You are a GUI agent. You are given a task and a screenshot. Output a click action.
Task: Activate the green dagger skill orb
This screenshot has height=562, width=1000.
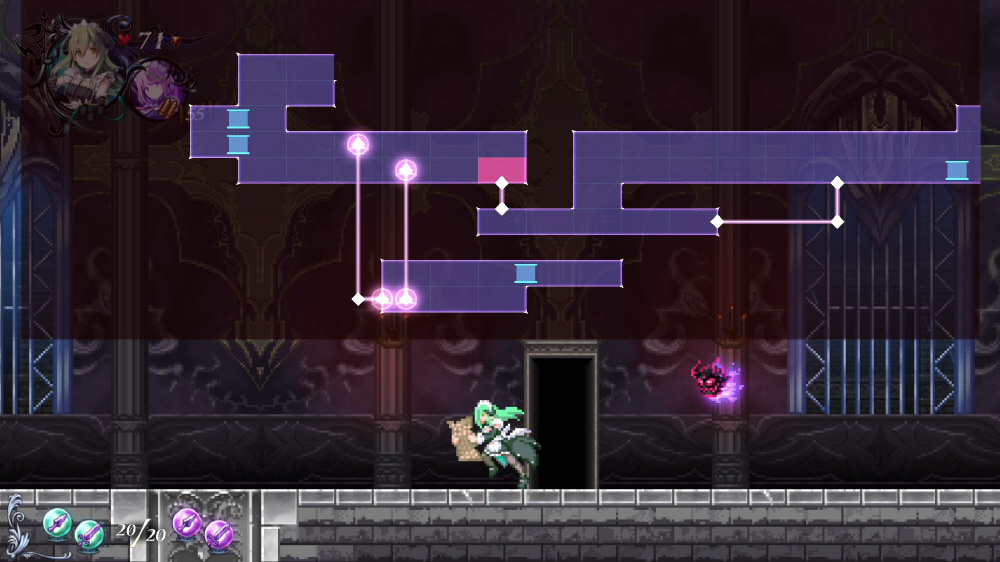tap(57, 521)
